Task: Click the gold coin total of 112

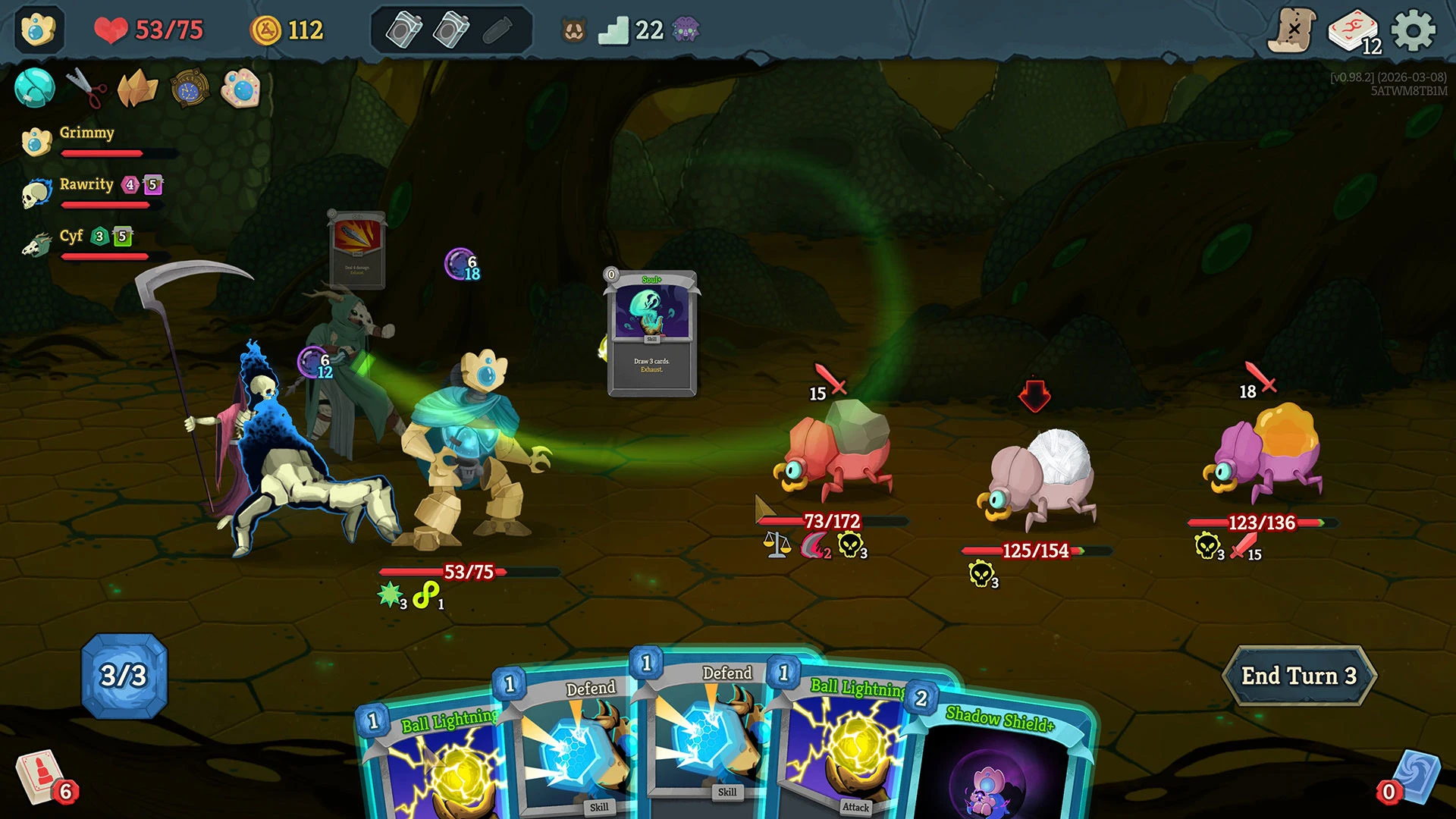Action: coord(286,29)
